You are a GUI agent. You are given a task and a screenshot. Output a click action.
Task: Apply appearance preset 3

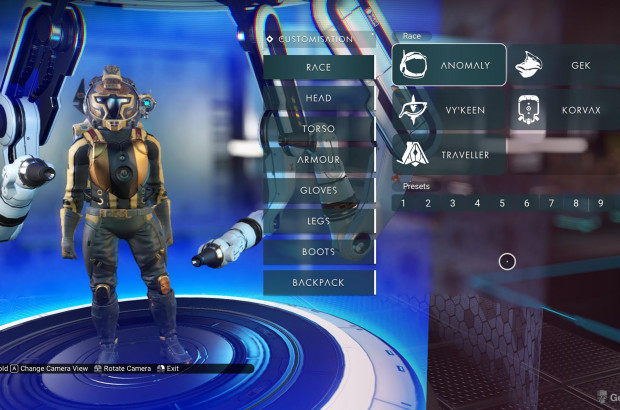pyautogui.click(x=452, y=203)
